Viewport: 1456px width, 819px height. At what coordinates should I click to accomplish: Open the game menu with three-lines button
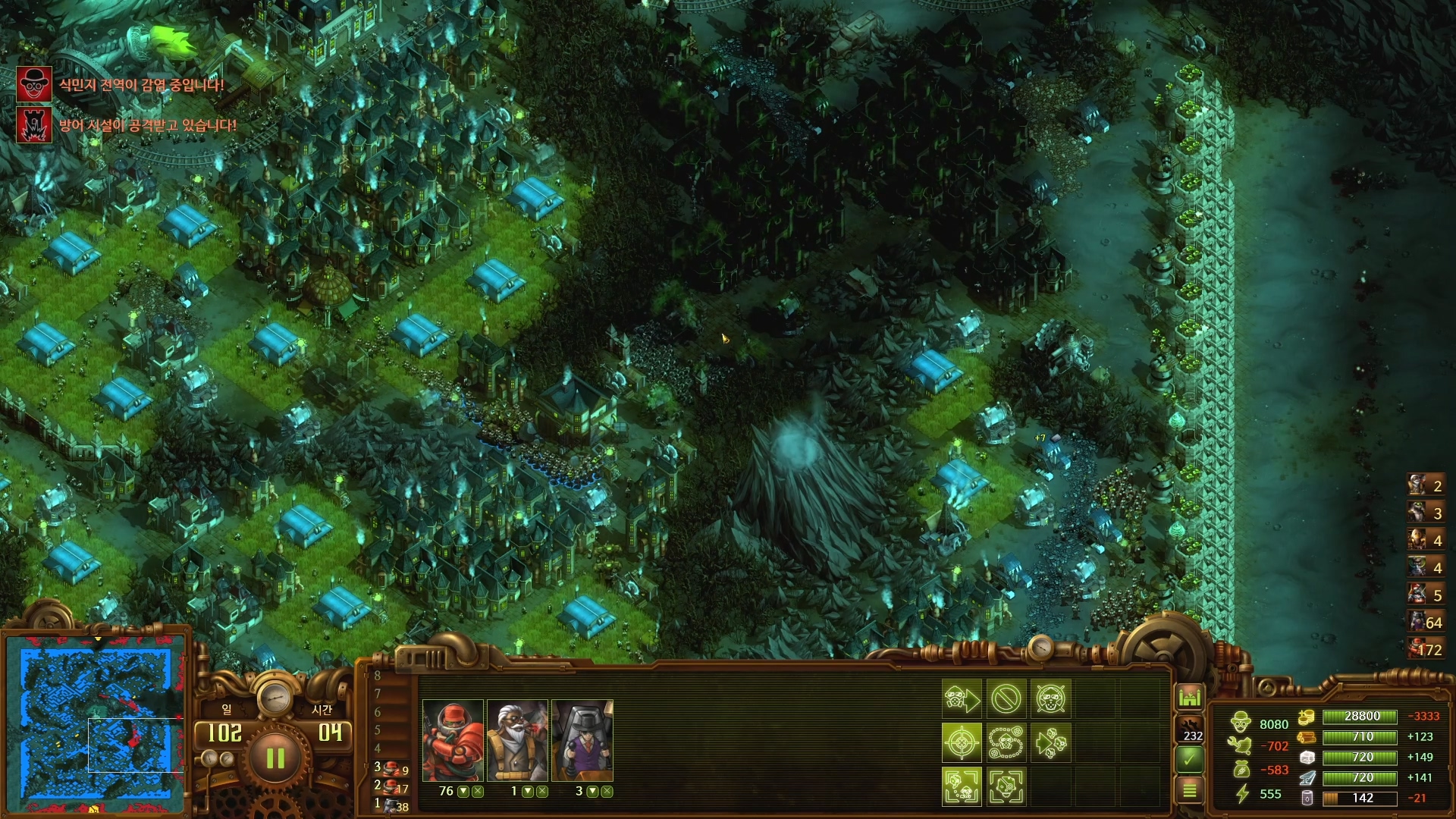click(x=1189, y=790)
